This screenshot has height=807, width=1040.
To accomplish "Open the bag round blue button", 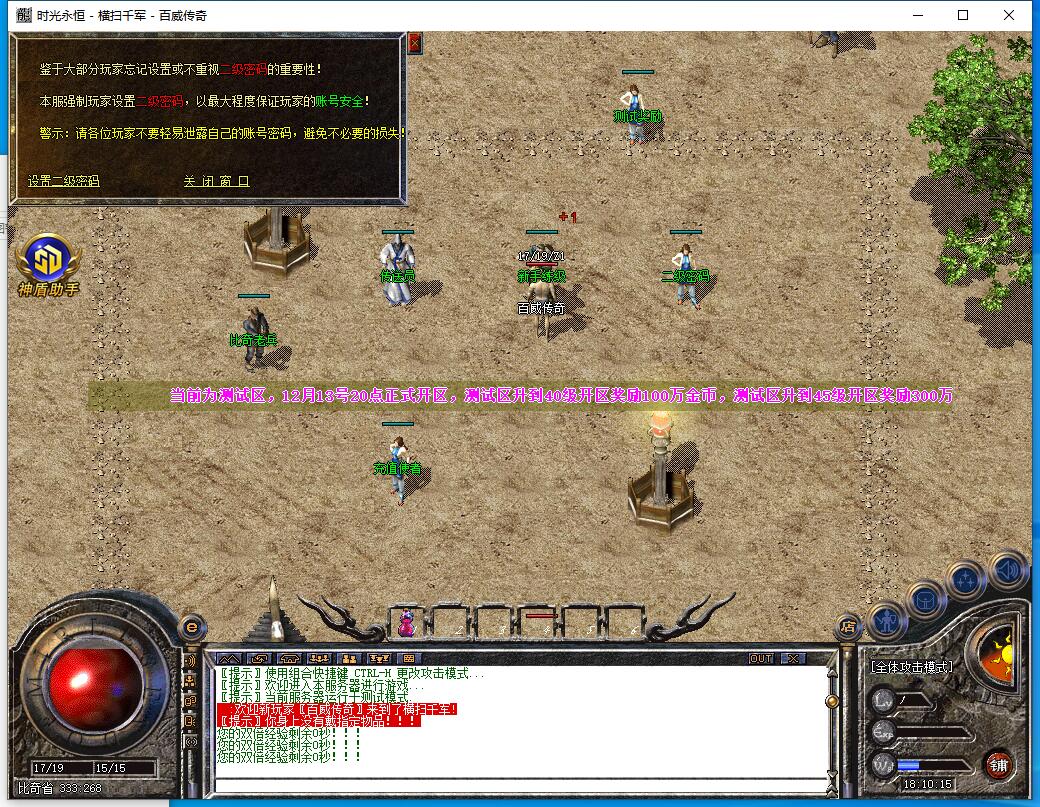I will (926, 600).
